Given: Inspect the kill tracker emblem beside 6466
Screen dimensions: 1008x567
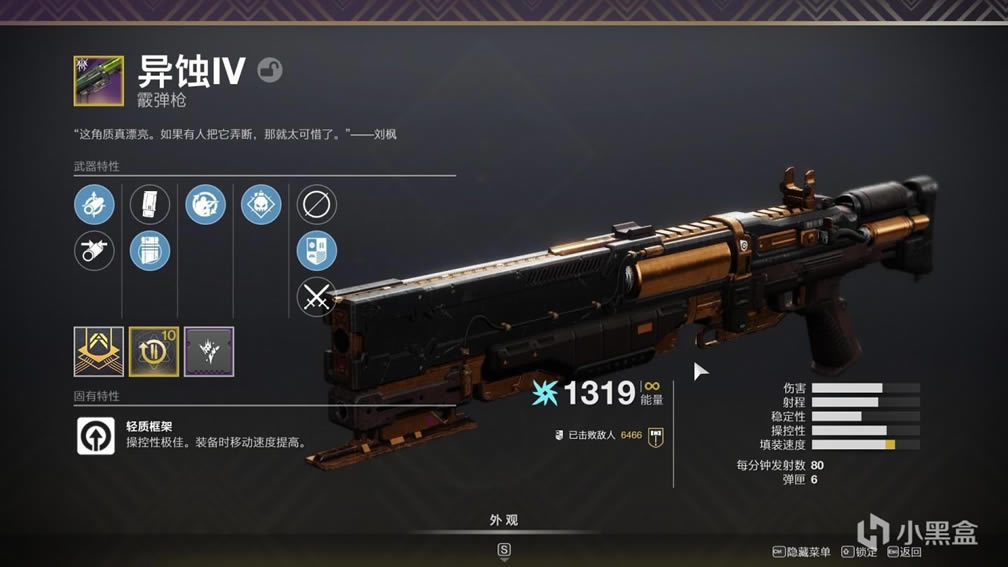Looking at the screenshot, I should coord(656,435).
